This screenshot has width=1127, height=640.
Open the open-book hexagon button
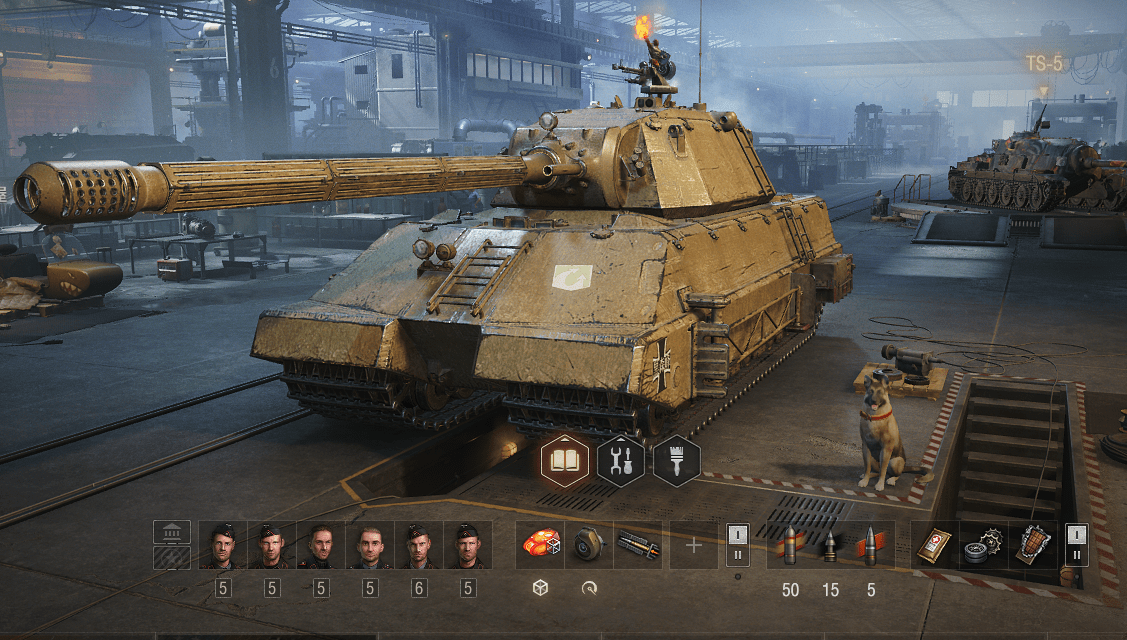tap(565, 462)
